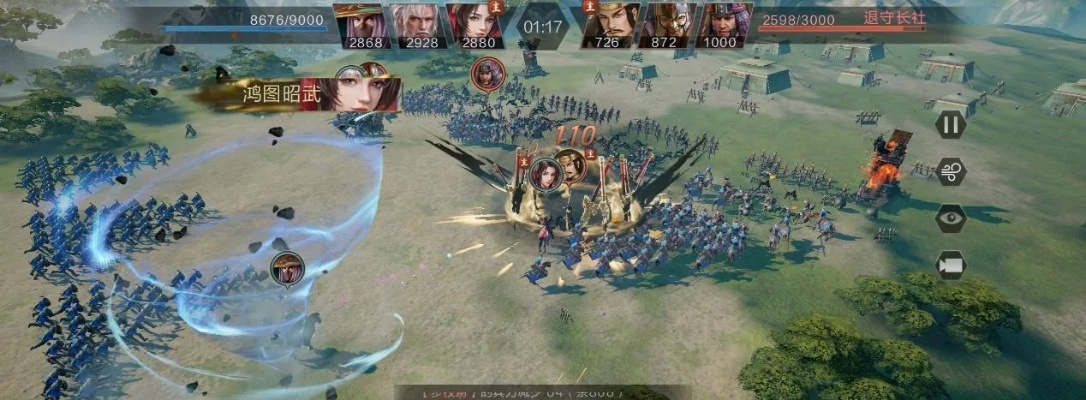Pause the battle

[x=950, y=124]
